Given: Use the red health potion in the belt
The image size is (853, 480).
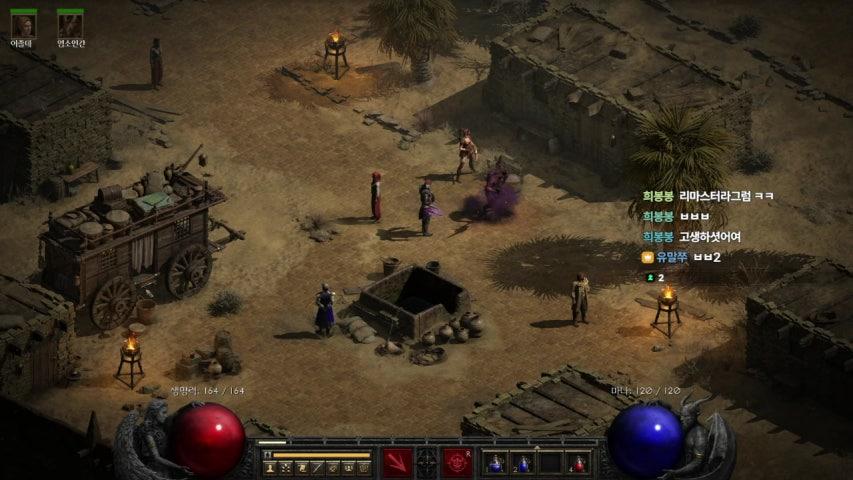Looking at the screenshot, I should tap(577, 463).
